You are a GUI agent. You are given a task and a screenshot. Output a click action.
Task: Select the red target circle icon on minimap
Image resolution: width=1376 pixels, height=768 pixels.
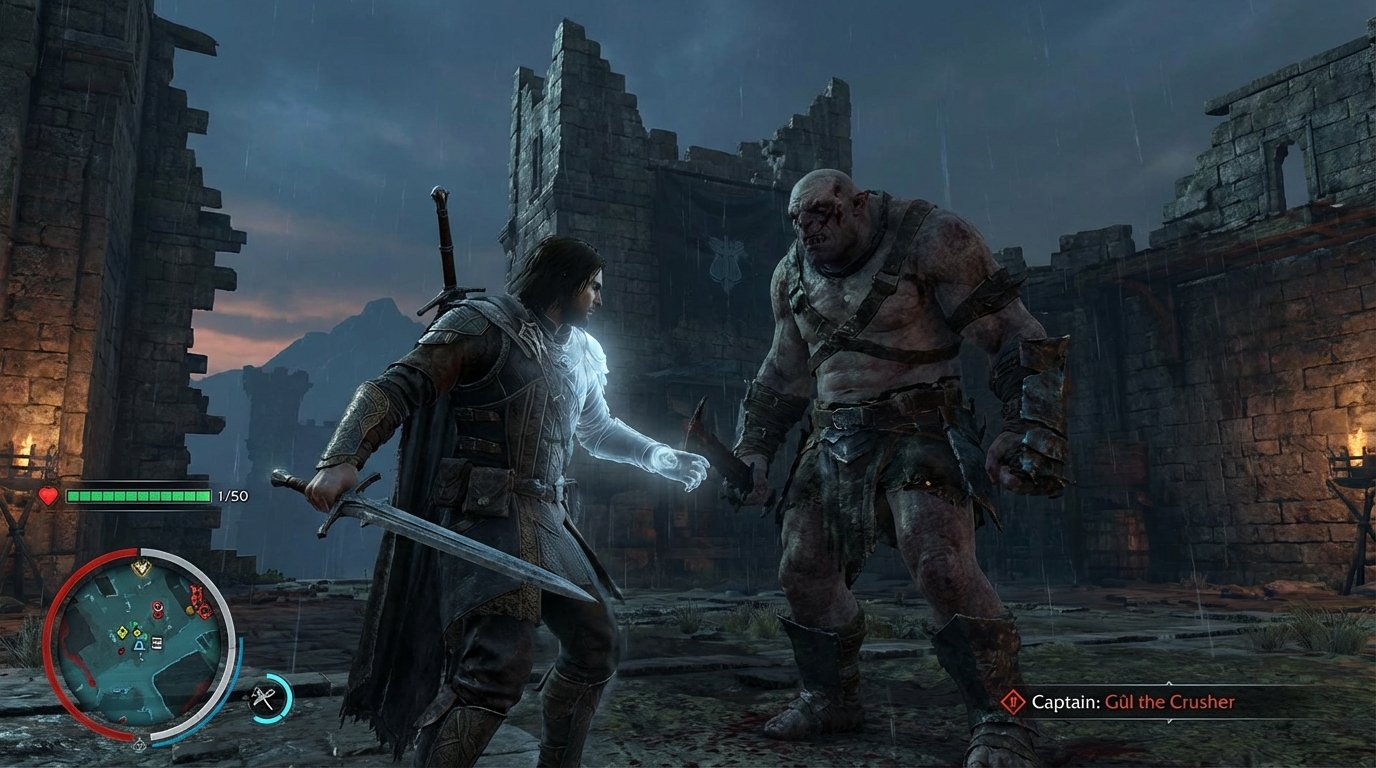coord(156,606)
